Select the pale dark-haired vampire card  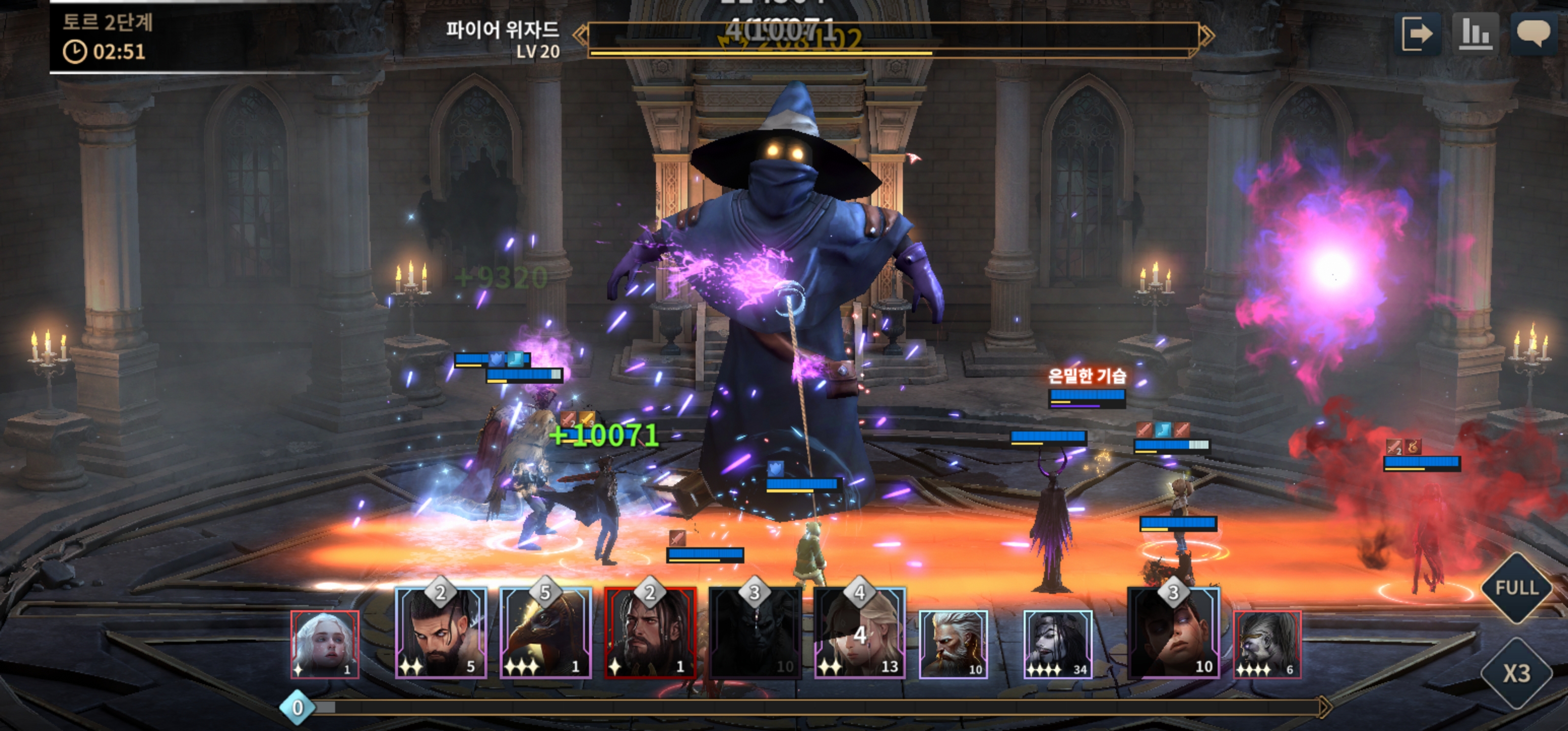(x=1057, y=644)
